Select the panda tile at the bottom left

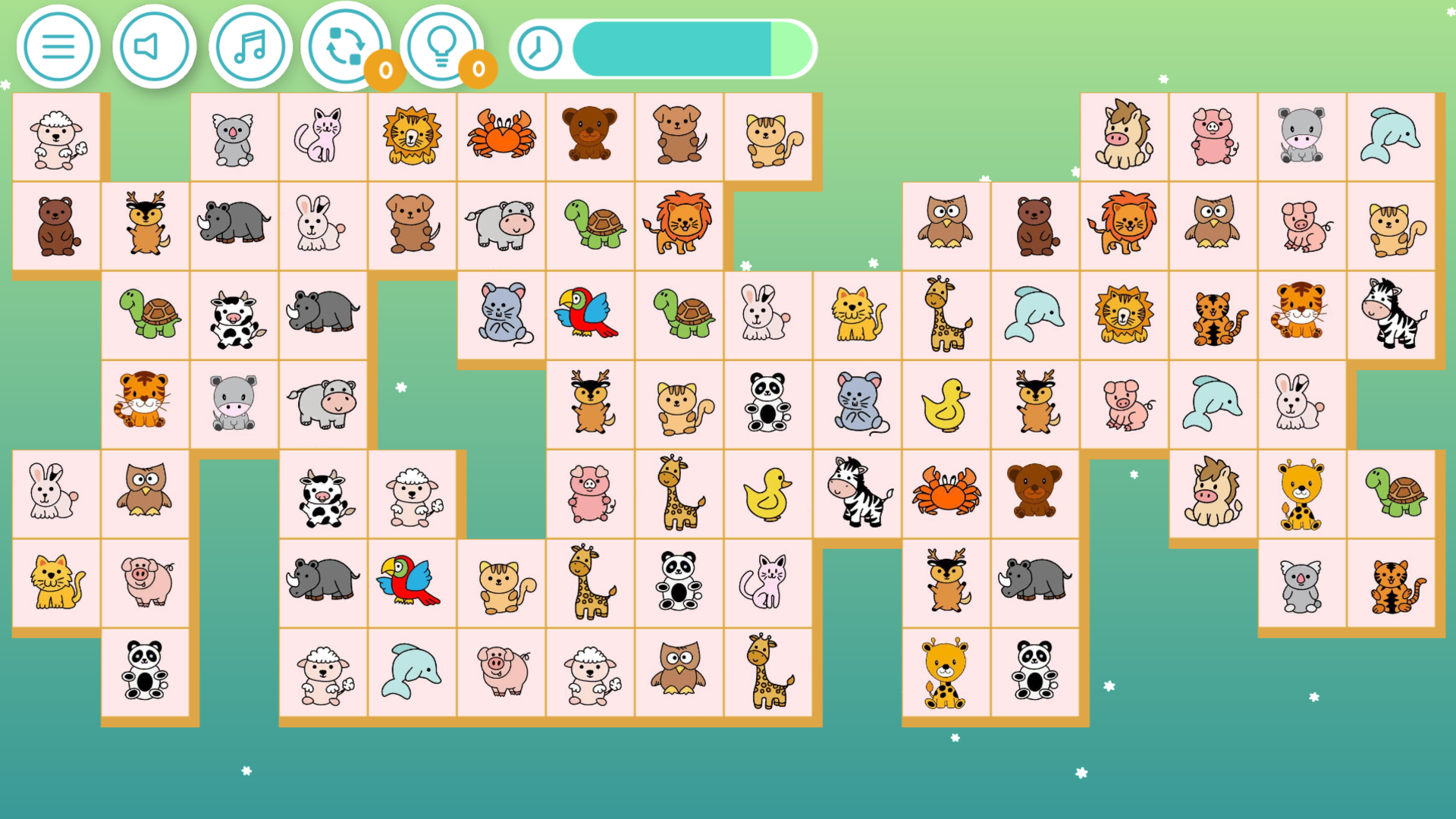coord(146,672)
